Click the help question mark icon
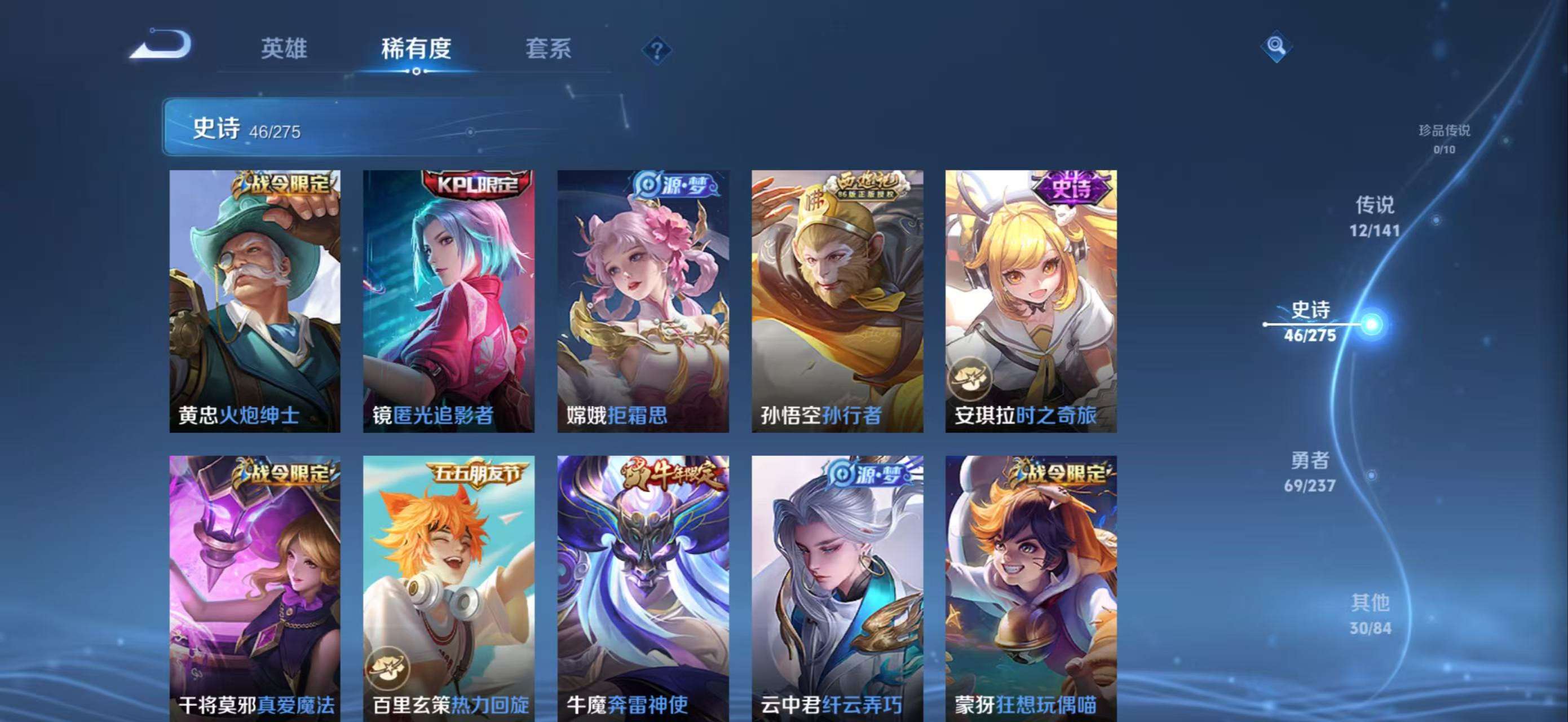This screenshot has width=1568, height=722. 657,52
